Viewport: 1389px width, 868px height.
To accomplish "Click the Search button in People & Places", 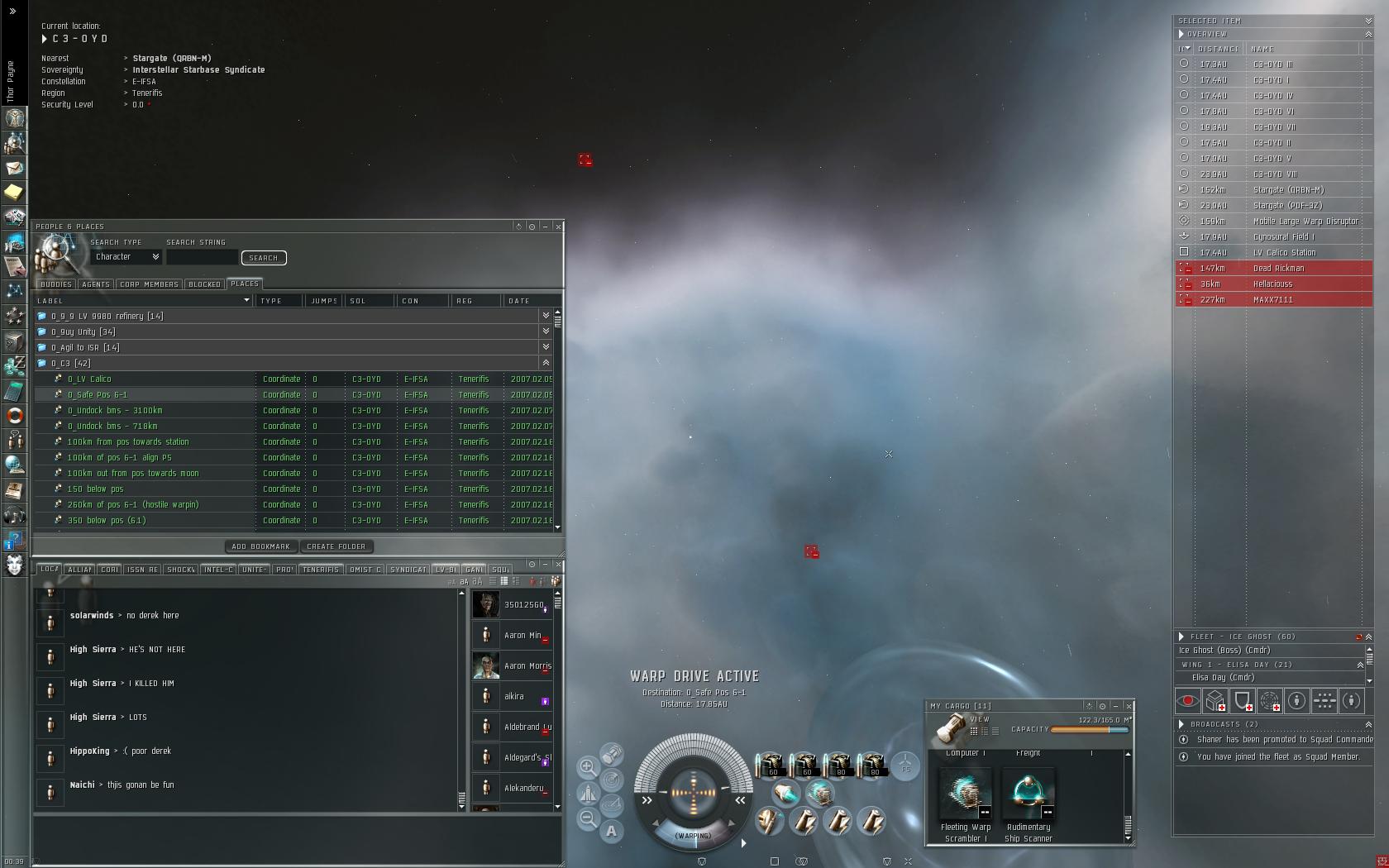I will [x=264, y=258].
